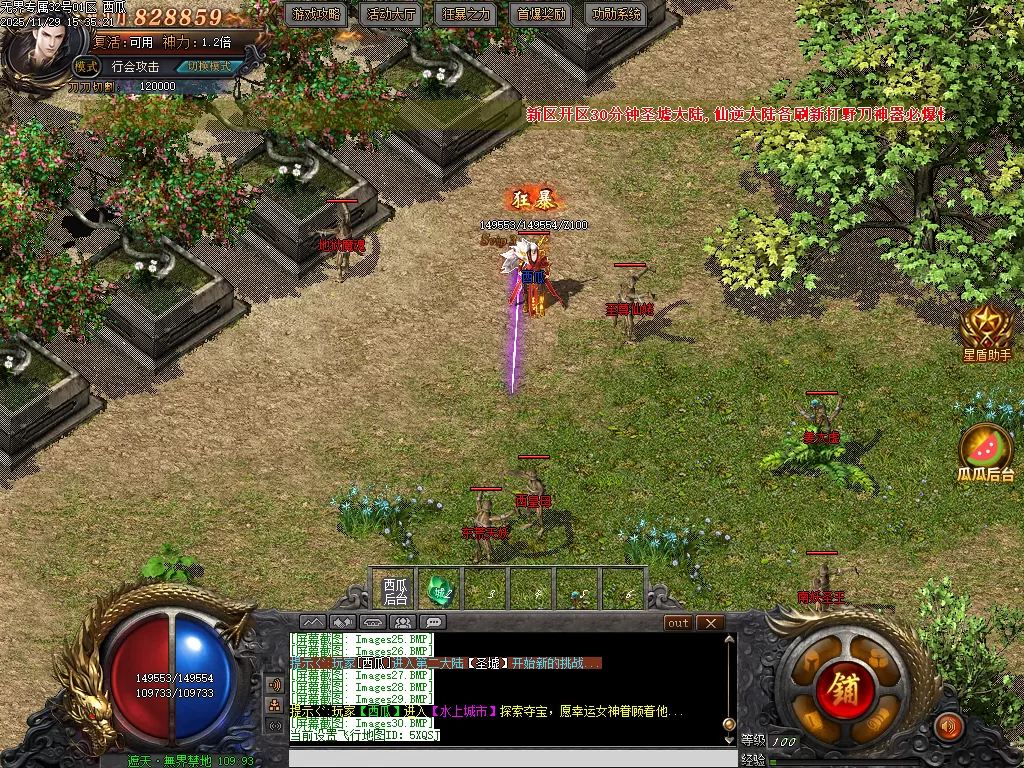Select the group members chat tab
Image resolution: width=1024 pixels, height=768 pixels.
[x=403, y=622]
